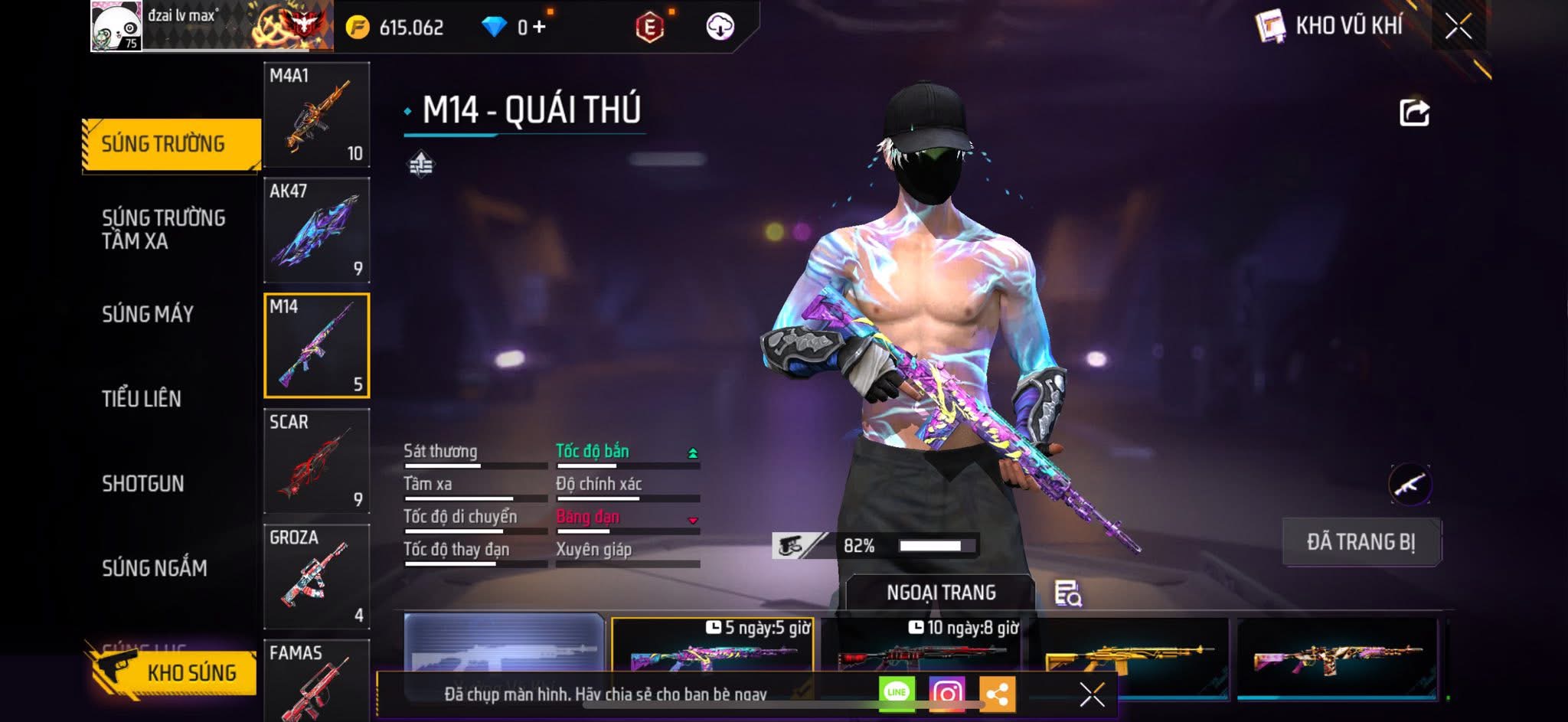Pick the GROZA weapon tile
Screen dimensions: 1568x722
point(317,577)
